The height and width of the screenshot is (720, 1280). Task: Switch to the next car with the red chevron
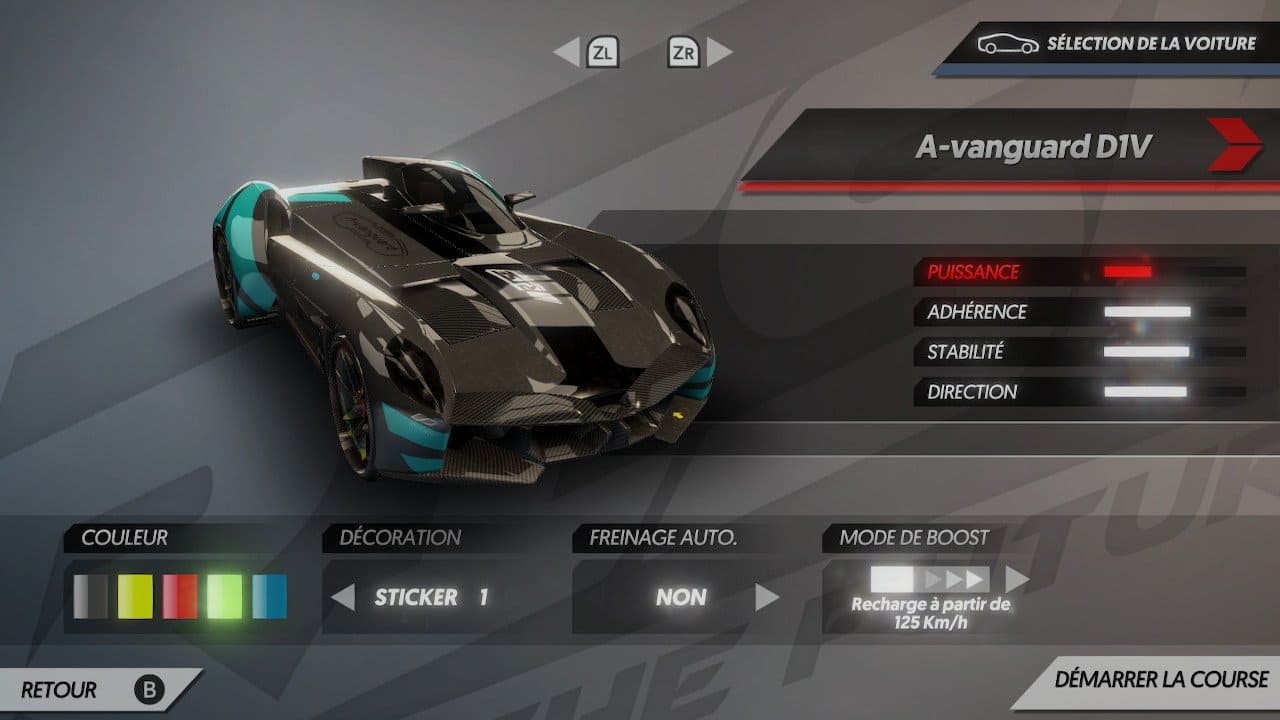(x=1234, y=146)
